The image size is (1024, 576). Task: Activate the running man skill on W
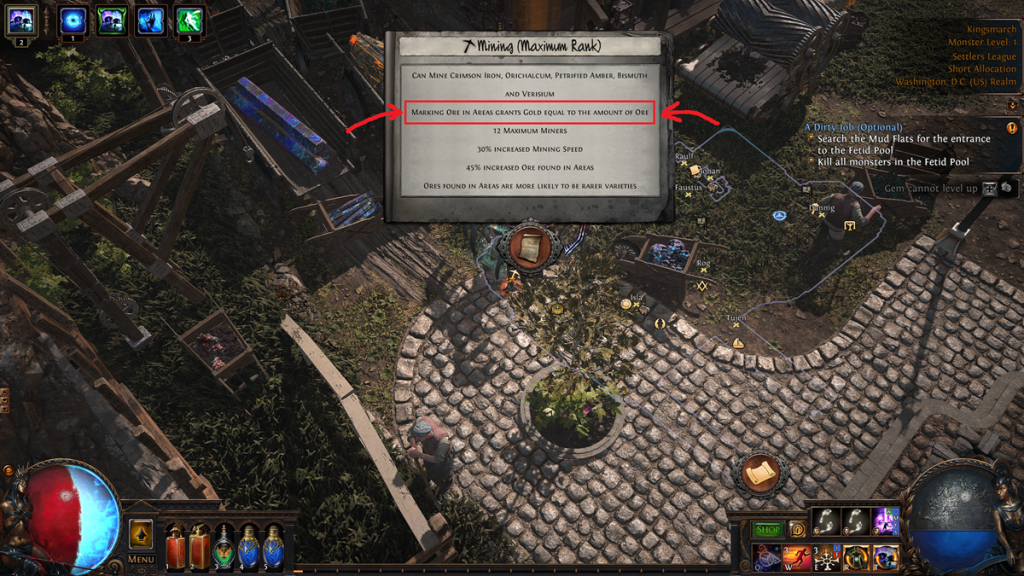coord(797,557)
